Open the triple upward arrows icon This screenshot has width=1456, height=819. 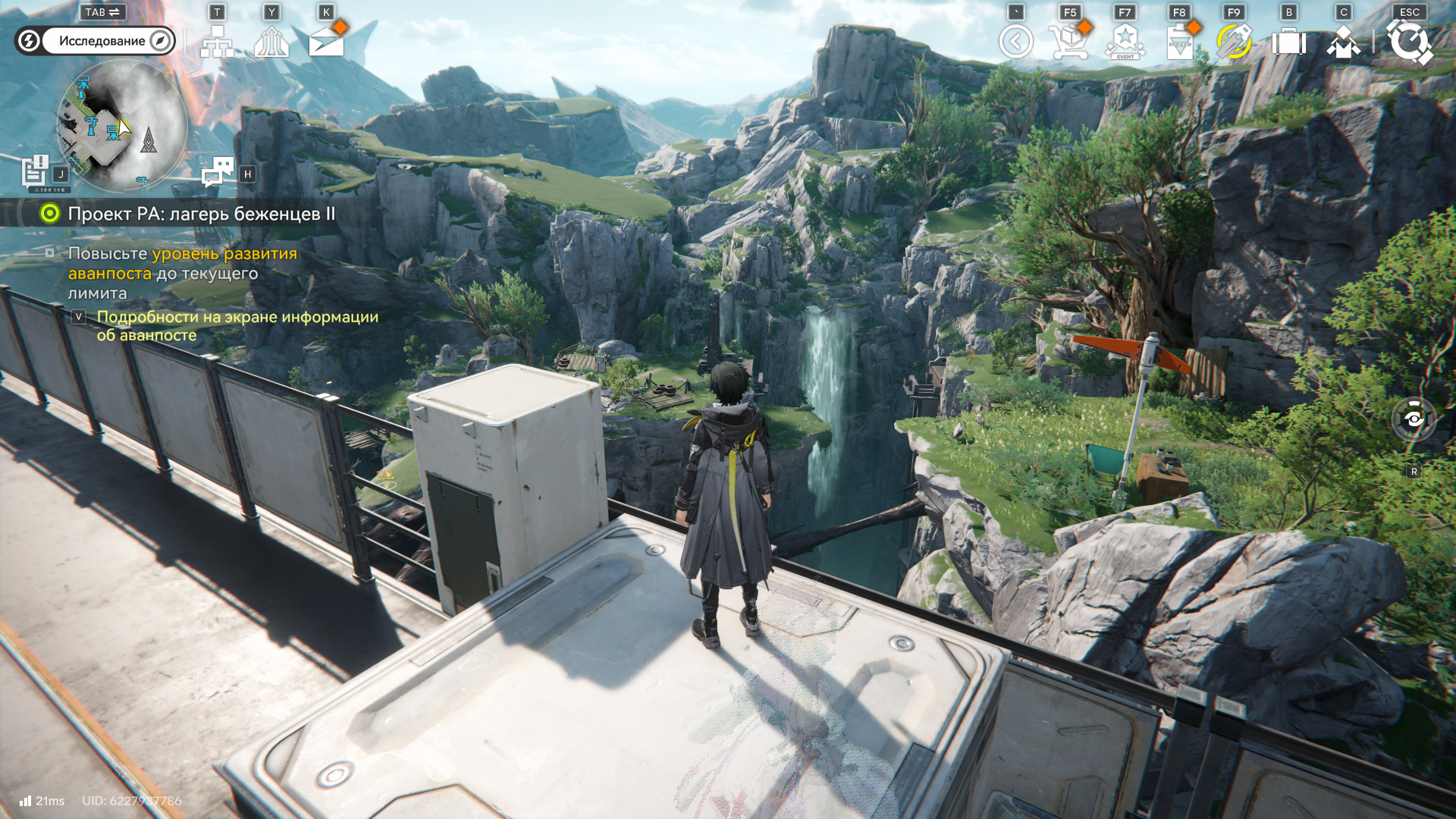[271, 42]
